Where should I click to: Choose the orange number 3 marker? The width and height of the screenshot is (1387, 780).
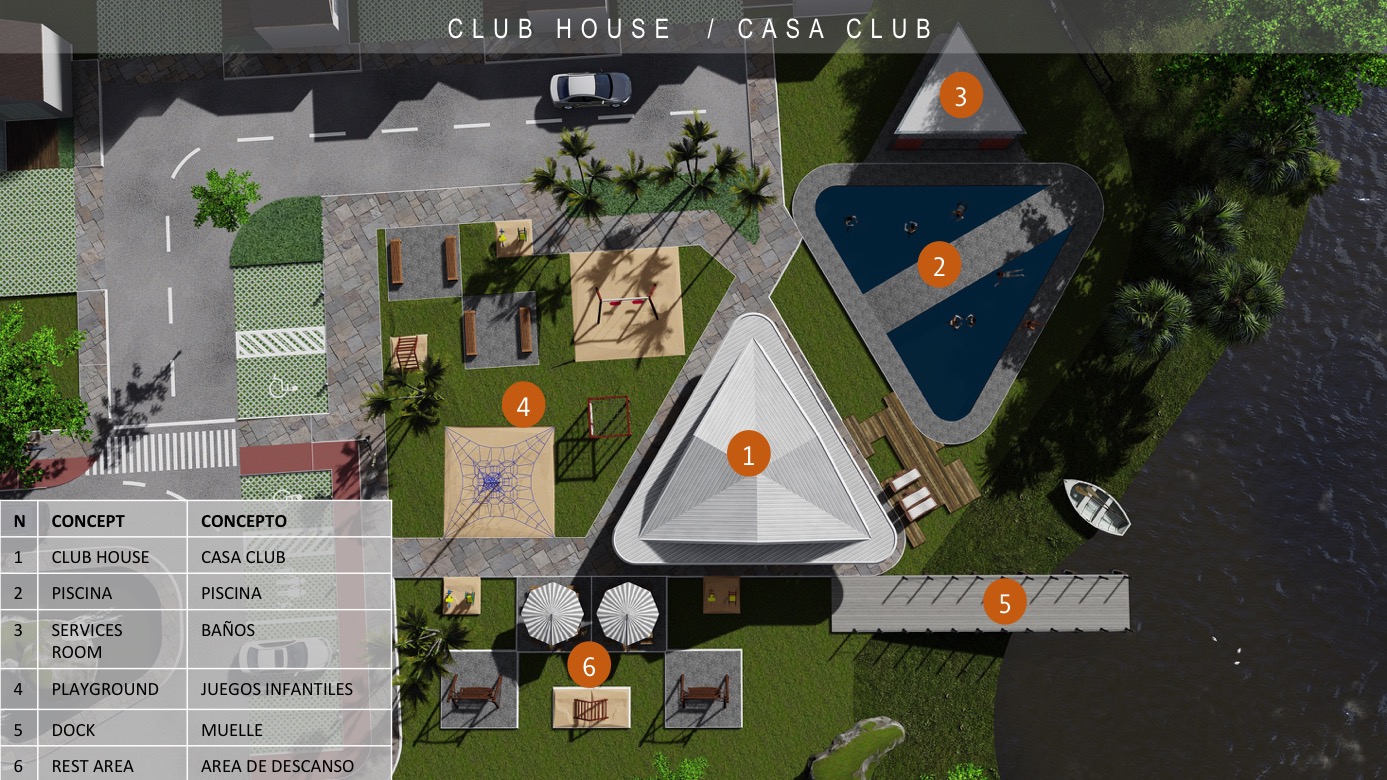(961, 97)
